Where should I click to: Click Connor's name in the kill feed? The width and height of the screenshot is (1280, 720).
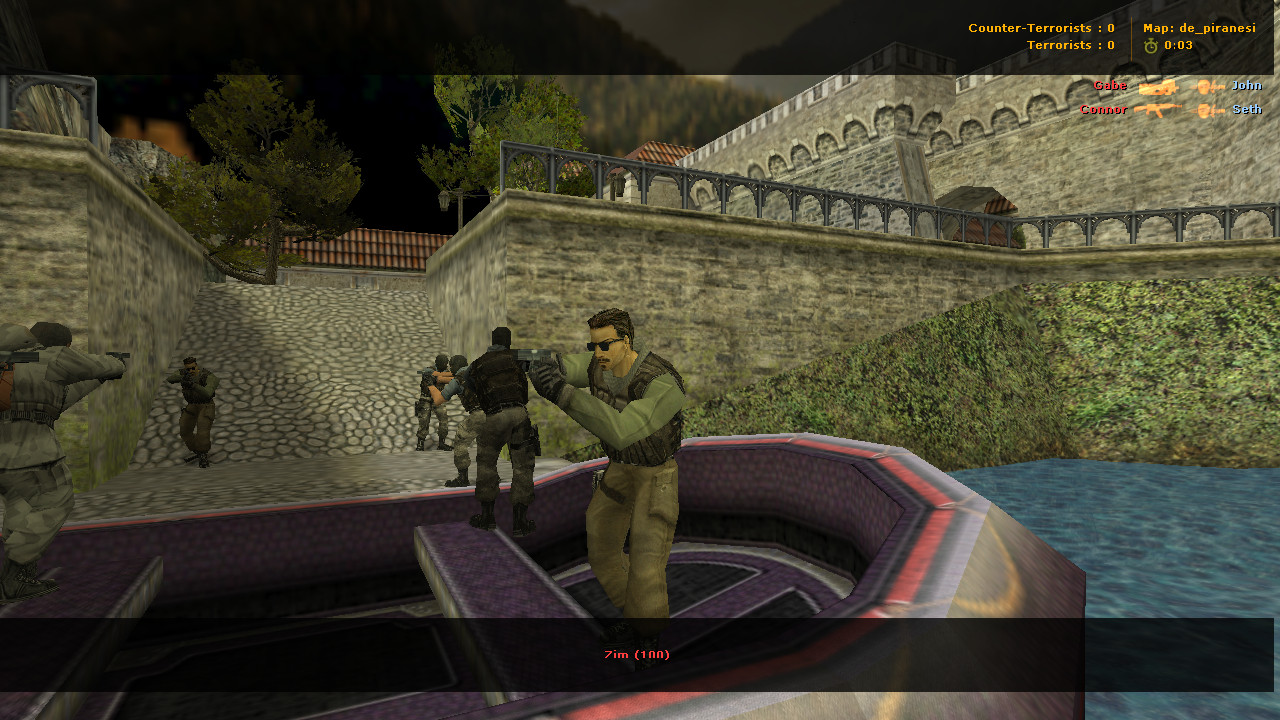pyautogui.click(x=1103, y=109)
